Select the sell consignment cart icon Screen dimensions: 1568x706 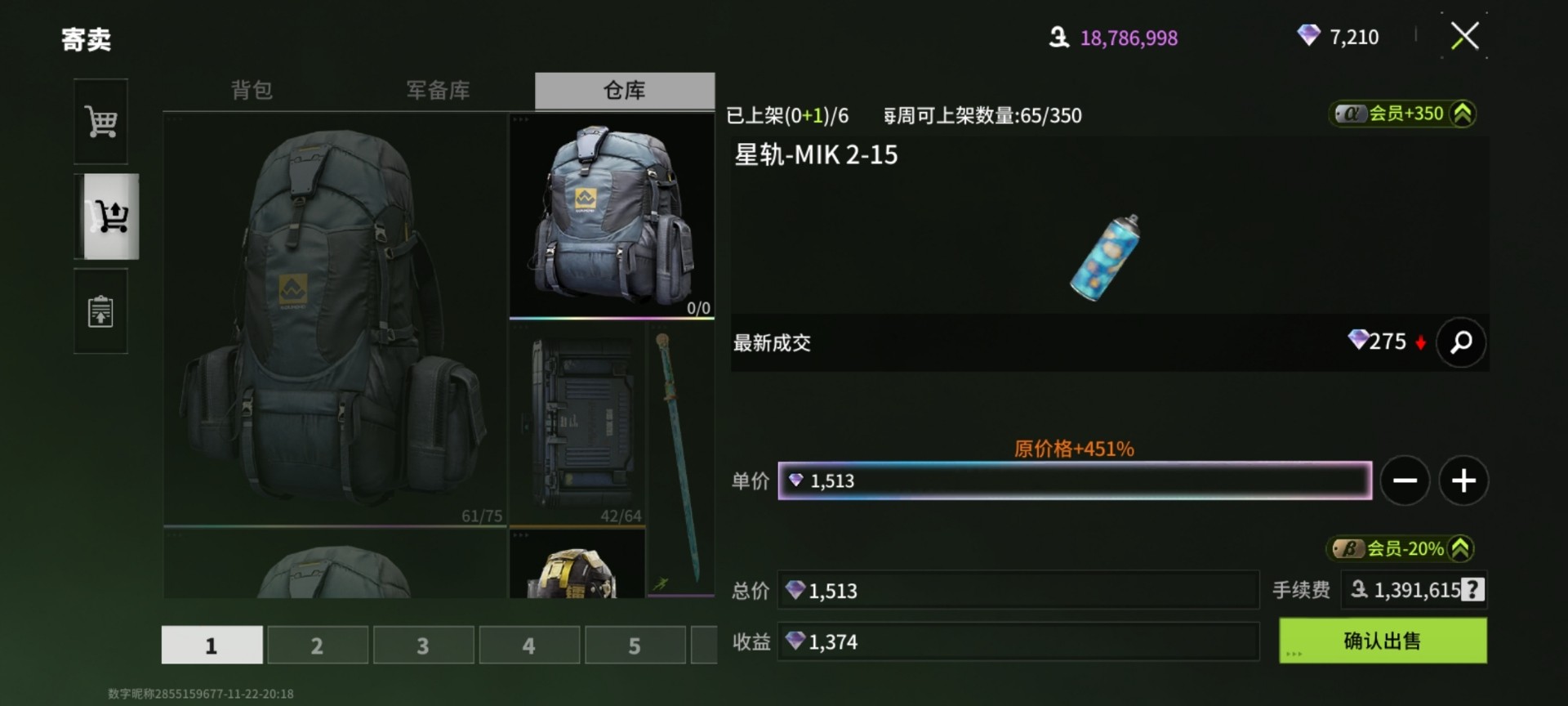(110, 217)
